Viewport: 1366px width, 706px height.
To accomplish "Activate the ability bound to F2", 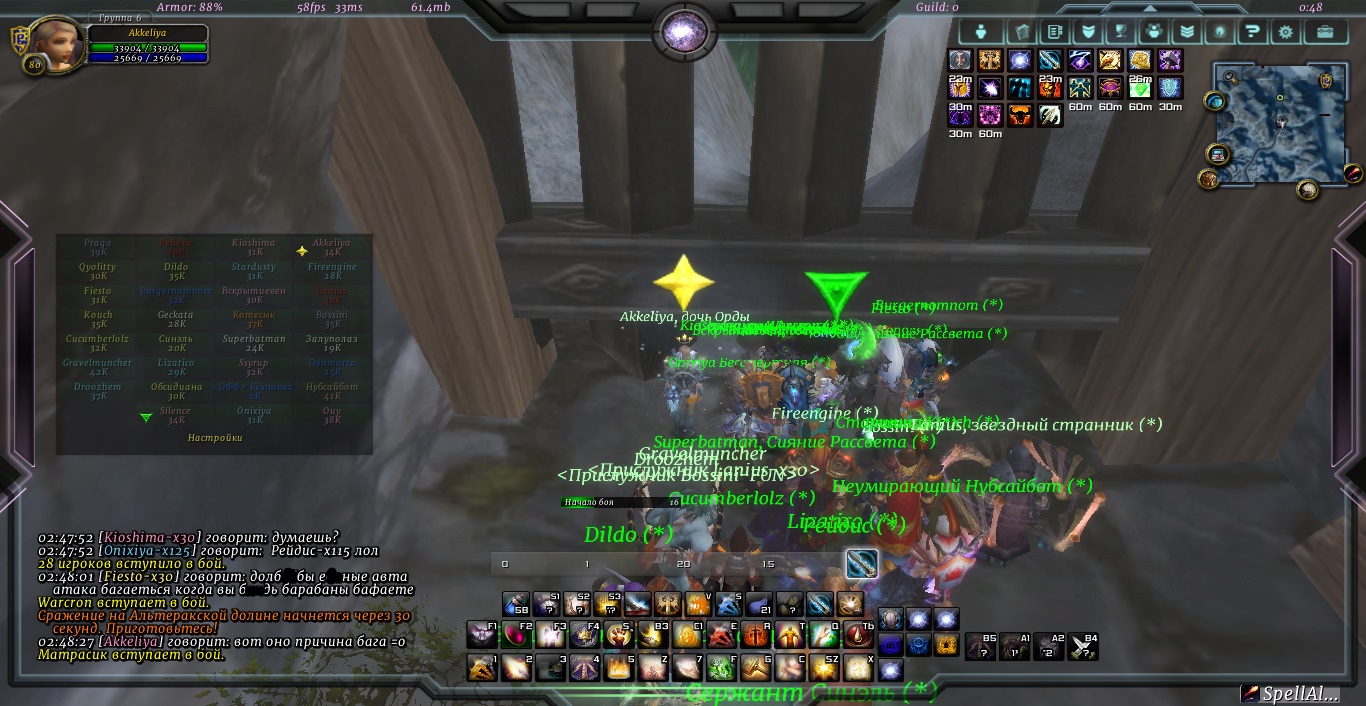I will click(x=517, y=635).
